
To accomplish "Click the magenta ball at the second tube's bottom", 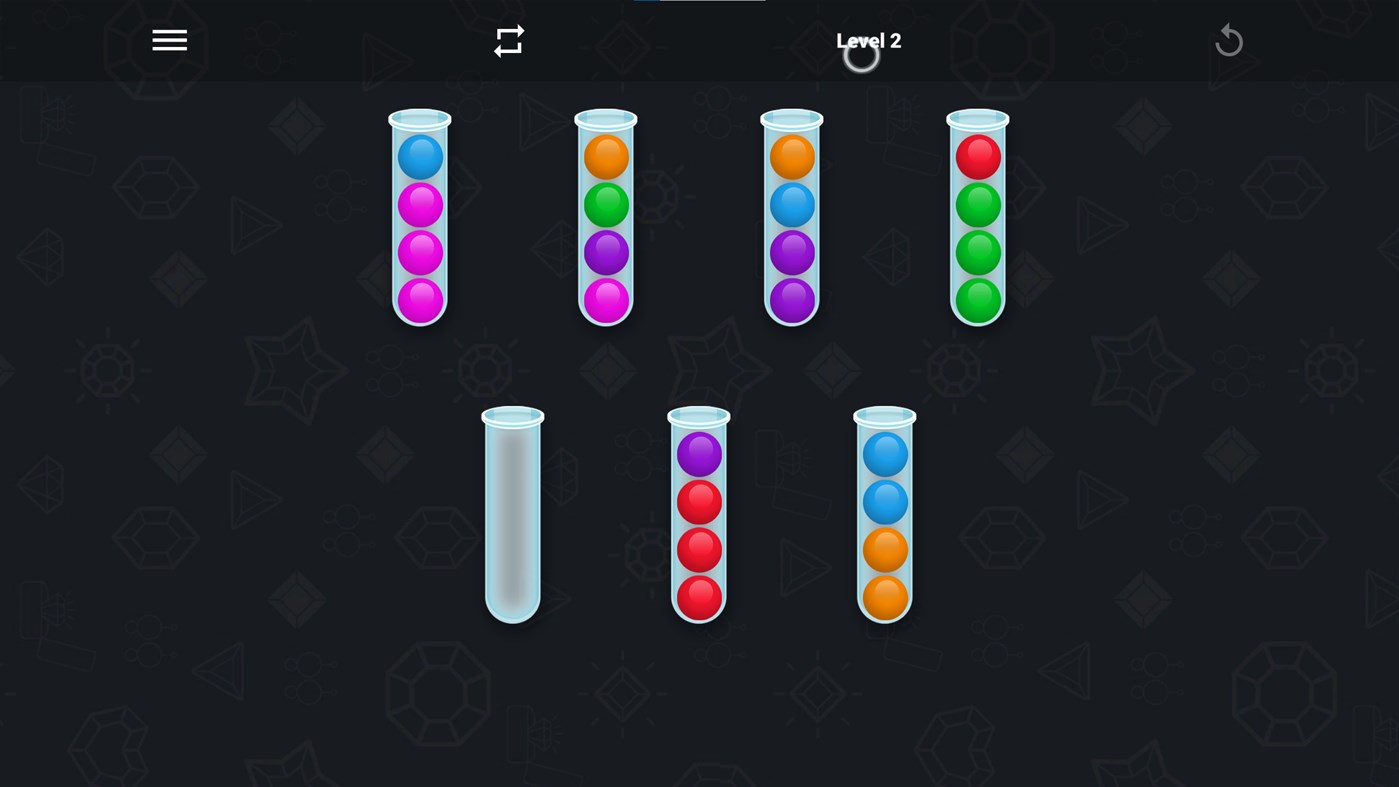I will pyautogui.click(x=605, y=299).
